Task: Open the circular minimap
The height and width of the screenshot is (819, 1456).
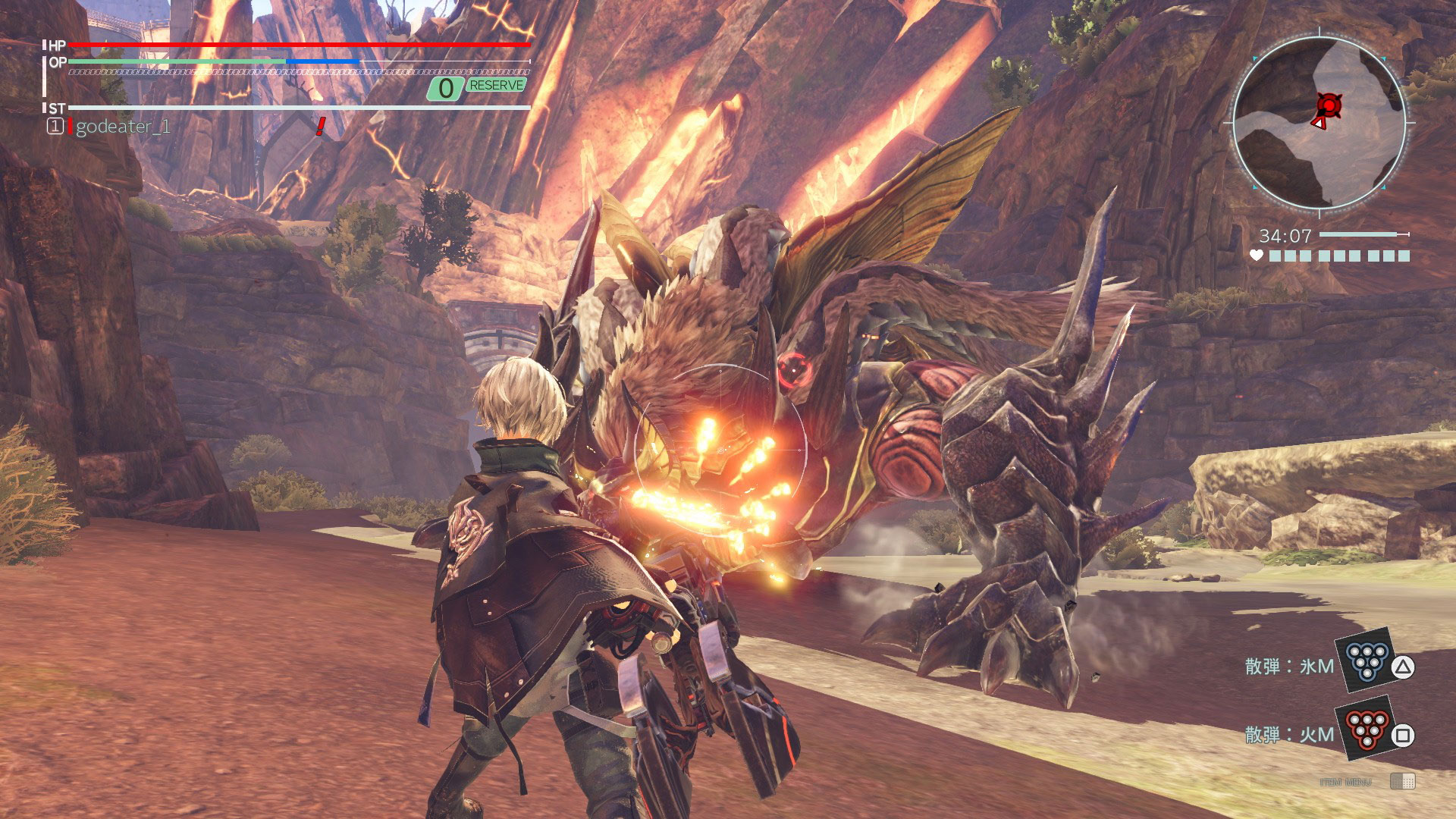Action: (x=1319, y=123)
